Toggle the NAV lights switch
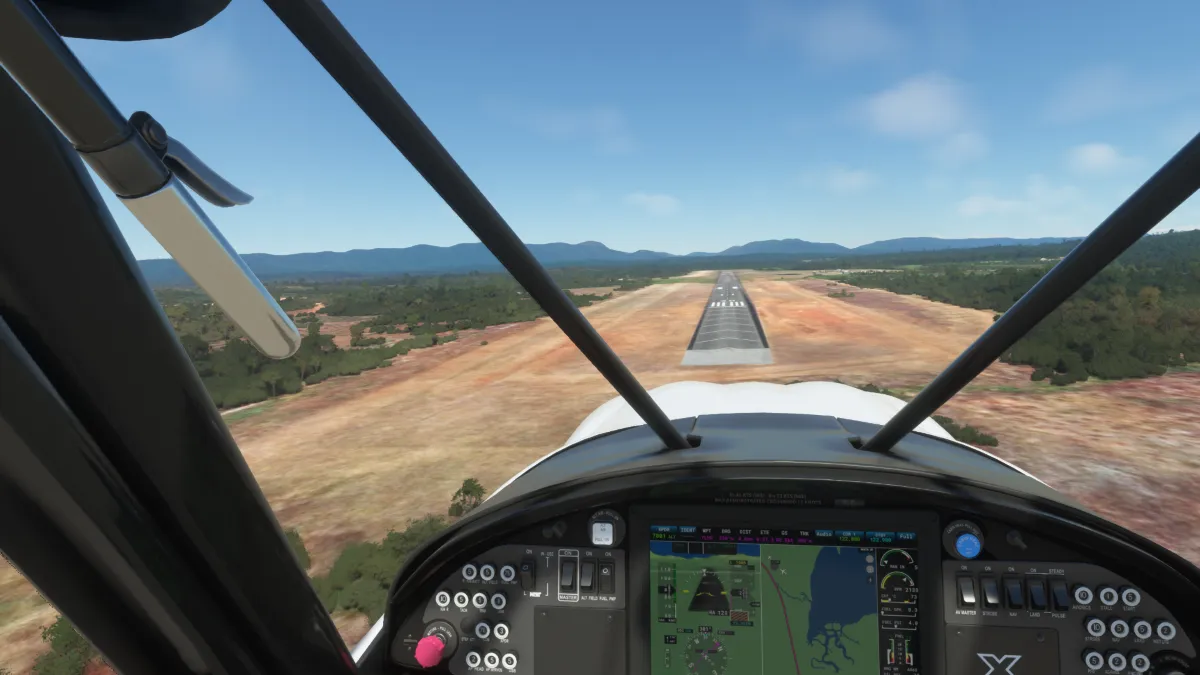 (x=1013, y=592)
